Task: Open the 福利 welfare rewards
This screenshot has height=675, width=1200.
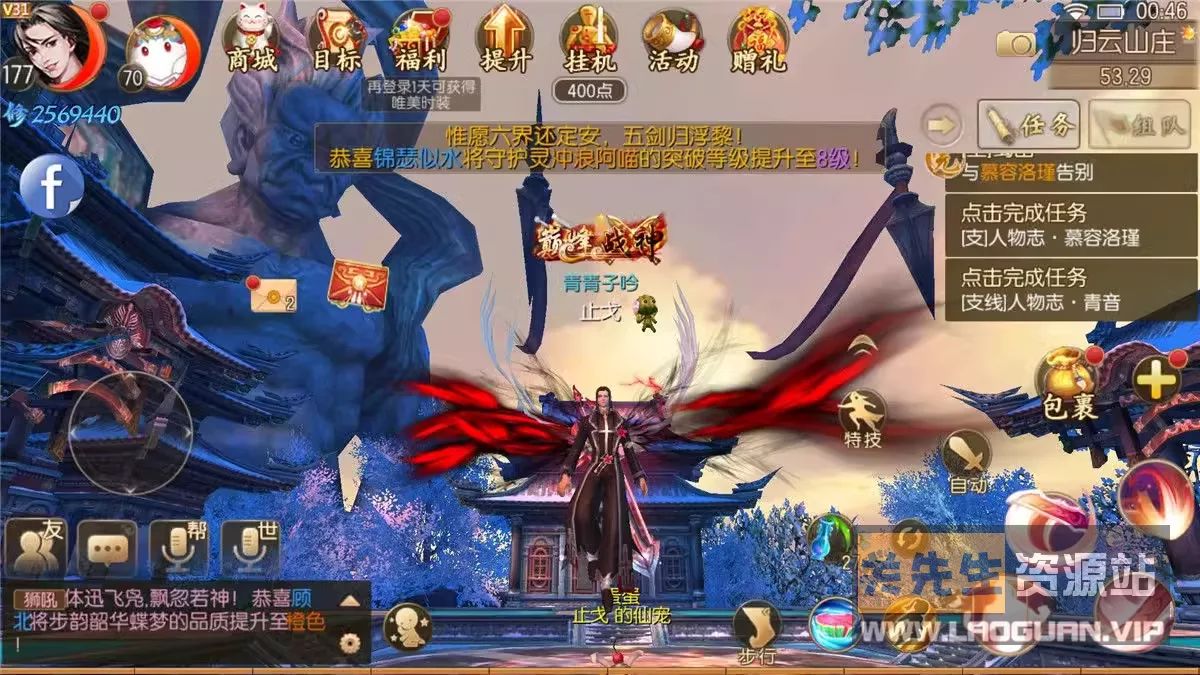Action: 421,40
